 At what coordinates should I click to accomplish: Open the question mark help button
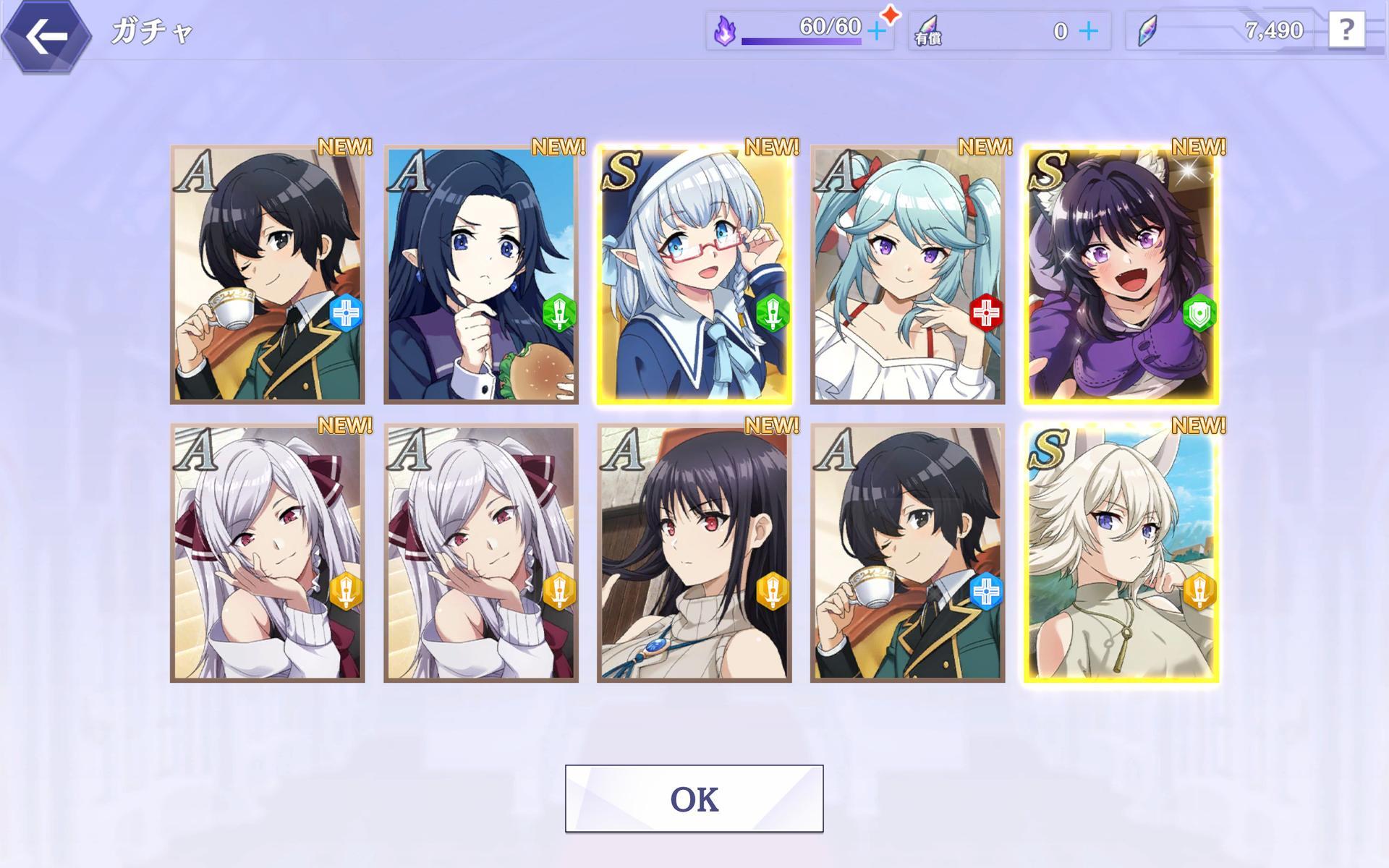click(1346, 30)
